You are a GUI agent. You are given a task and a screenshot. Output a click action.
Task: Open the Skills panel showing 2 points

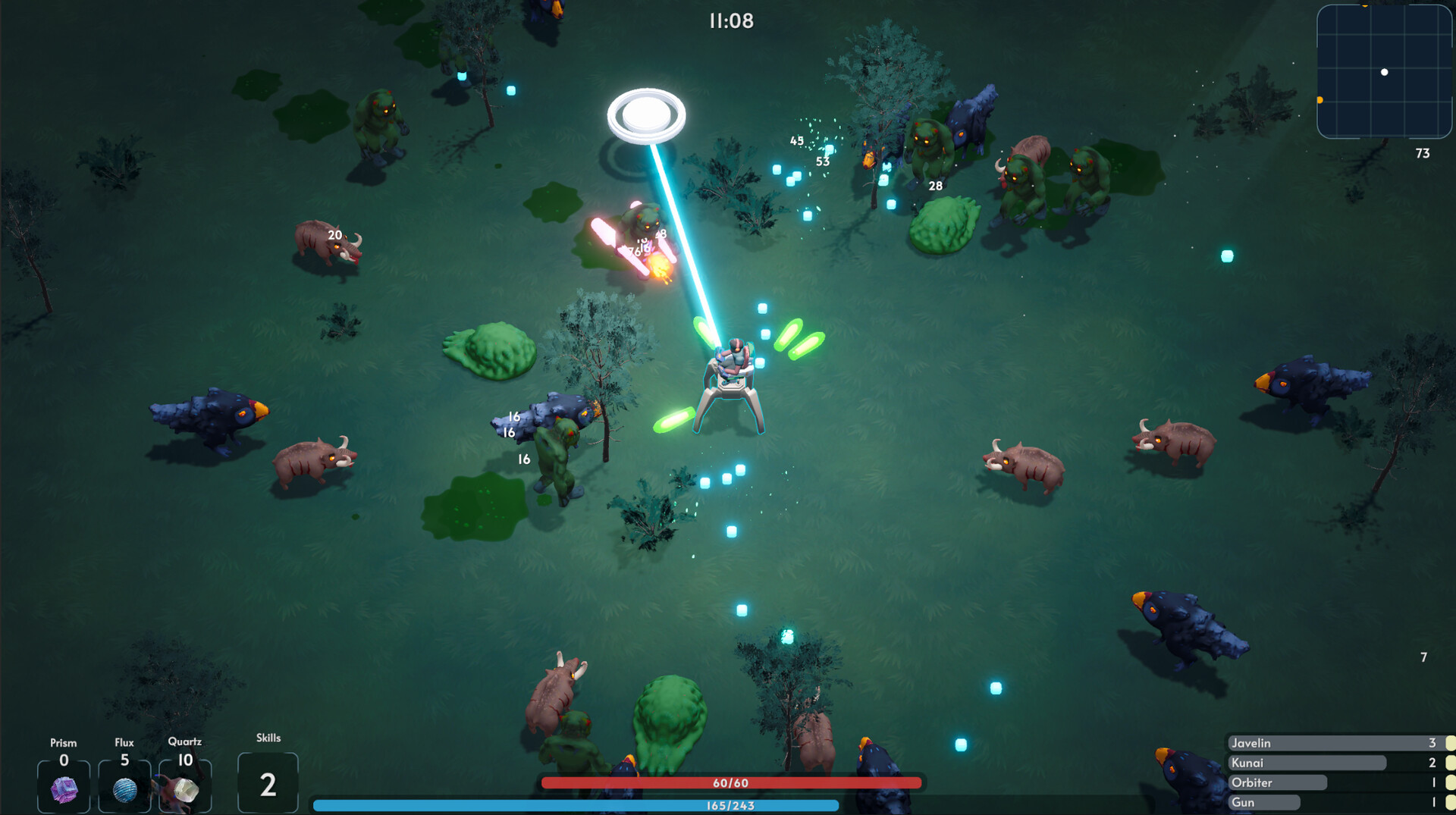(x=268, y=782)
